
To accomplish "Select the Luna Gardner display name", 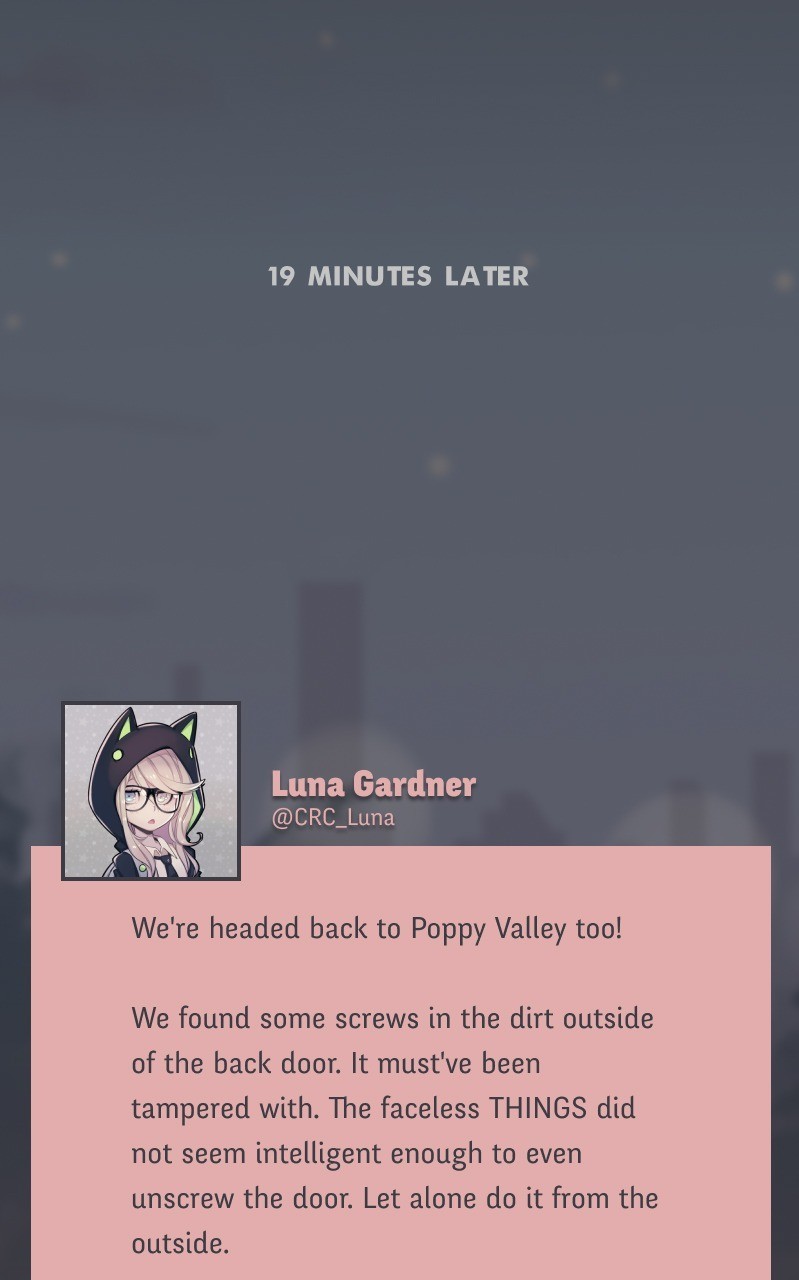I will click(x=373, y=784).
